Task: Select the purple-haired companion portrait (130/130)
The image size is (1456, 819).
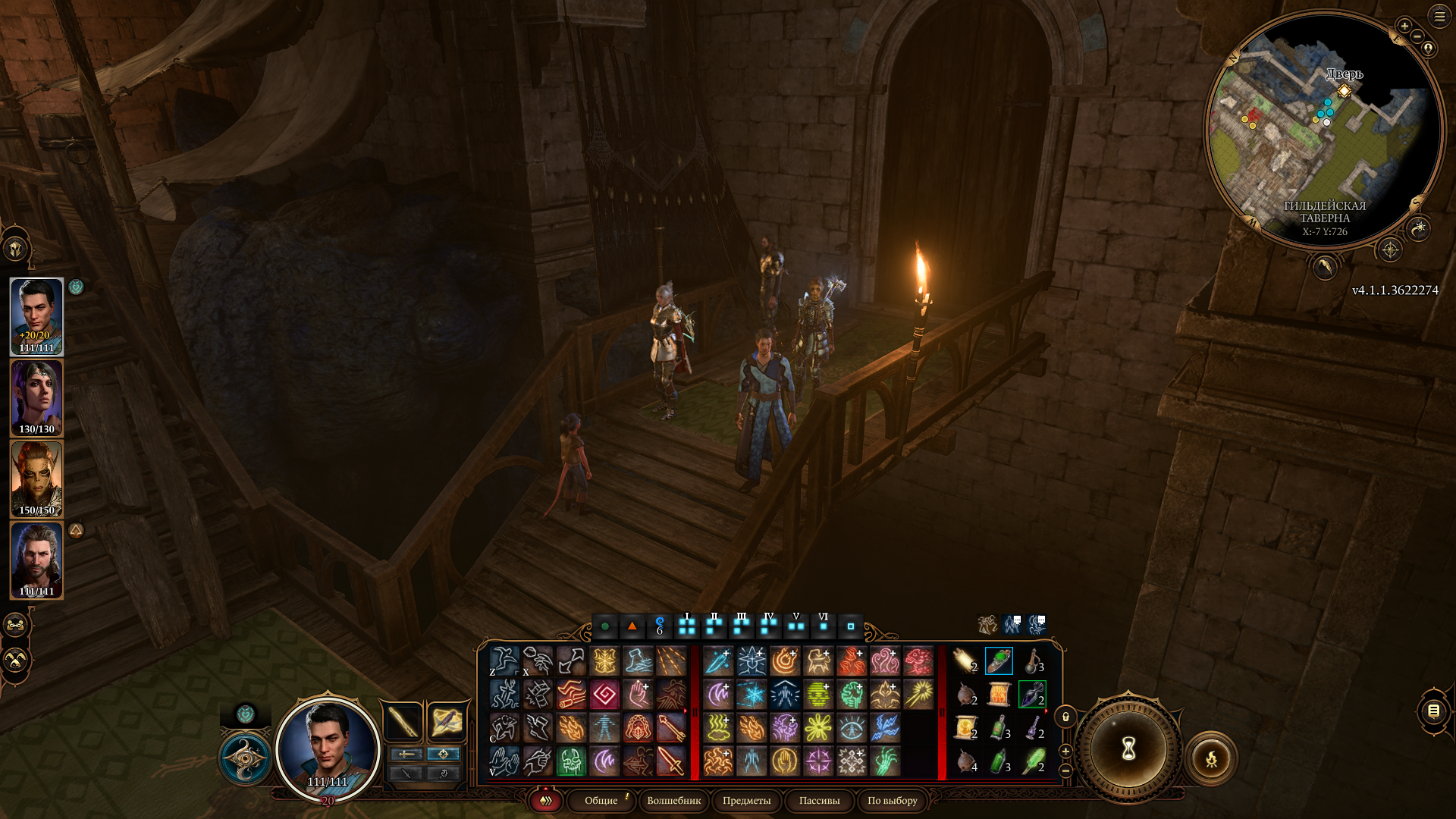Action: [x=36, y=398]
